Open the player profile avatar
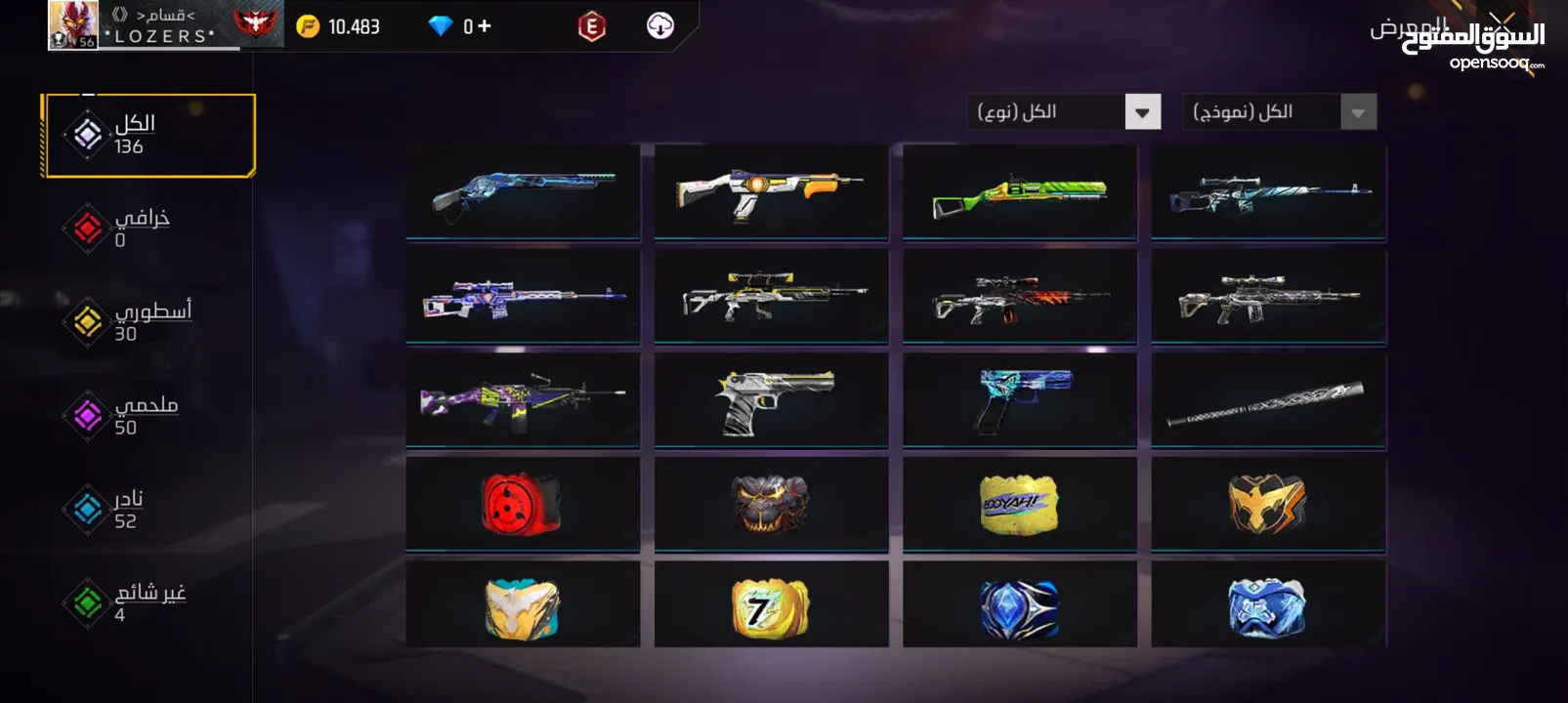Image resolution: width=1568 pixels, height=703 pixels. pos(72,25)
